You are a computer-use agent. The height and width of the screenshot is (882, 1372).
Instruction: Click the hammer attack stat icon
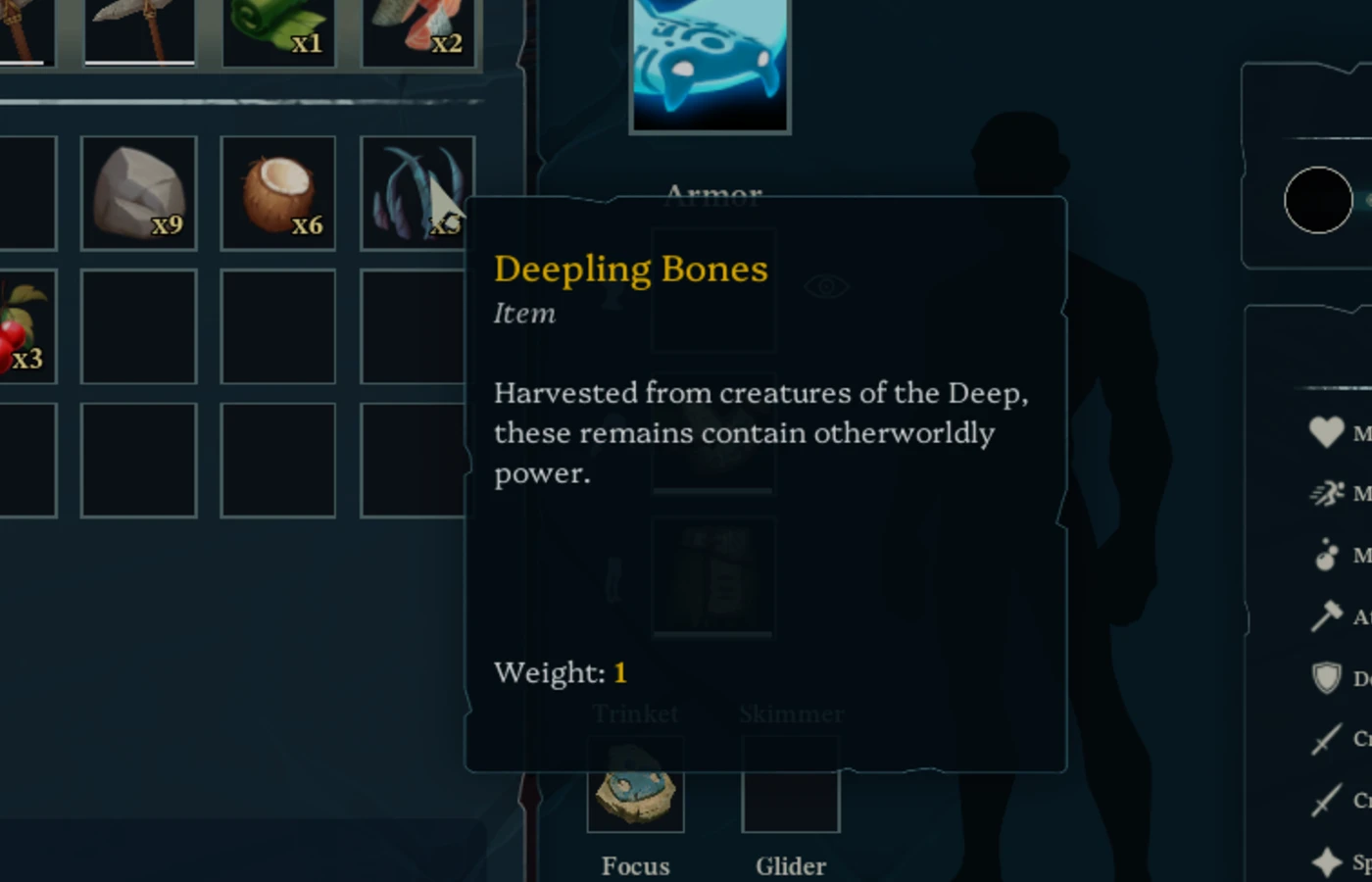[x=1327, y=616]
